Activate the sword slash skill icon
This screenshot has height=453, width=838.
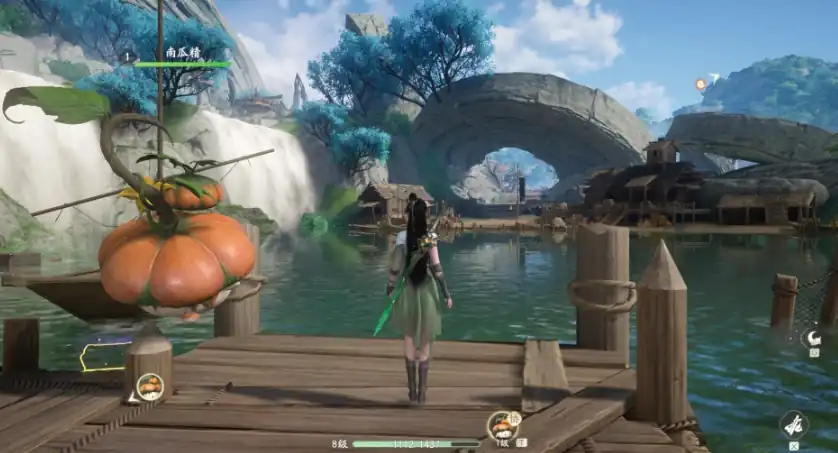tap(794, 424)
